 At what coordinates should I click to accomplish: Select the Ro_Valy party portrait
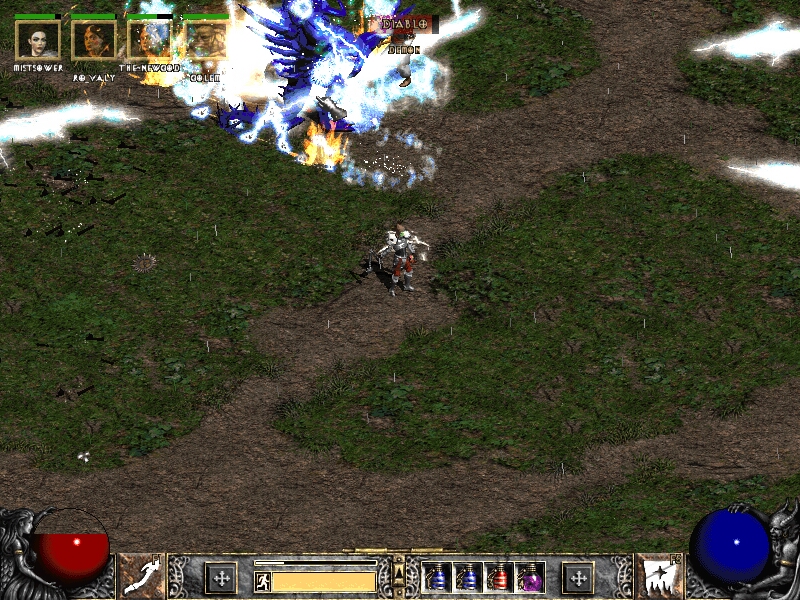[94, 40]
